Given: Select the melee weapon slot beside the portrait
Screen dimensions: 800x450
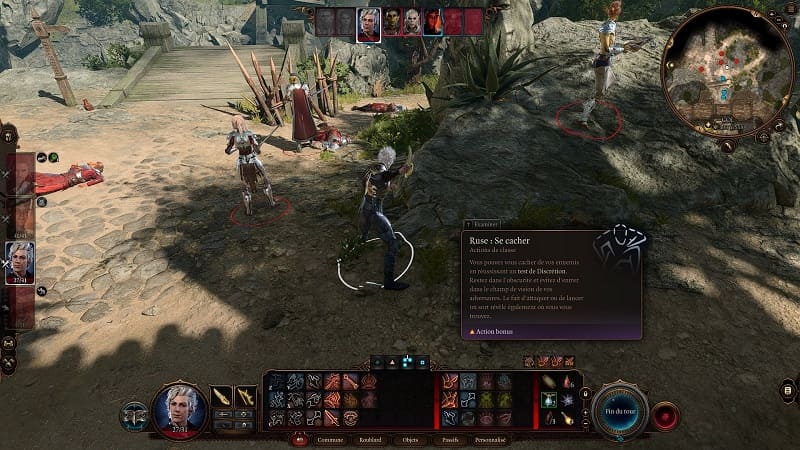Looking at the screenshot, I should click(221, 396).
